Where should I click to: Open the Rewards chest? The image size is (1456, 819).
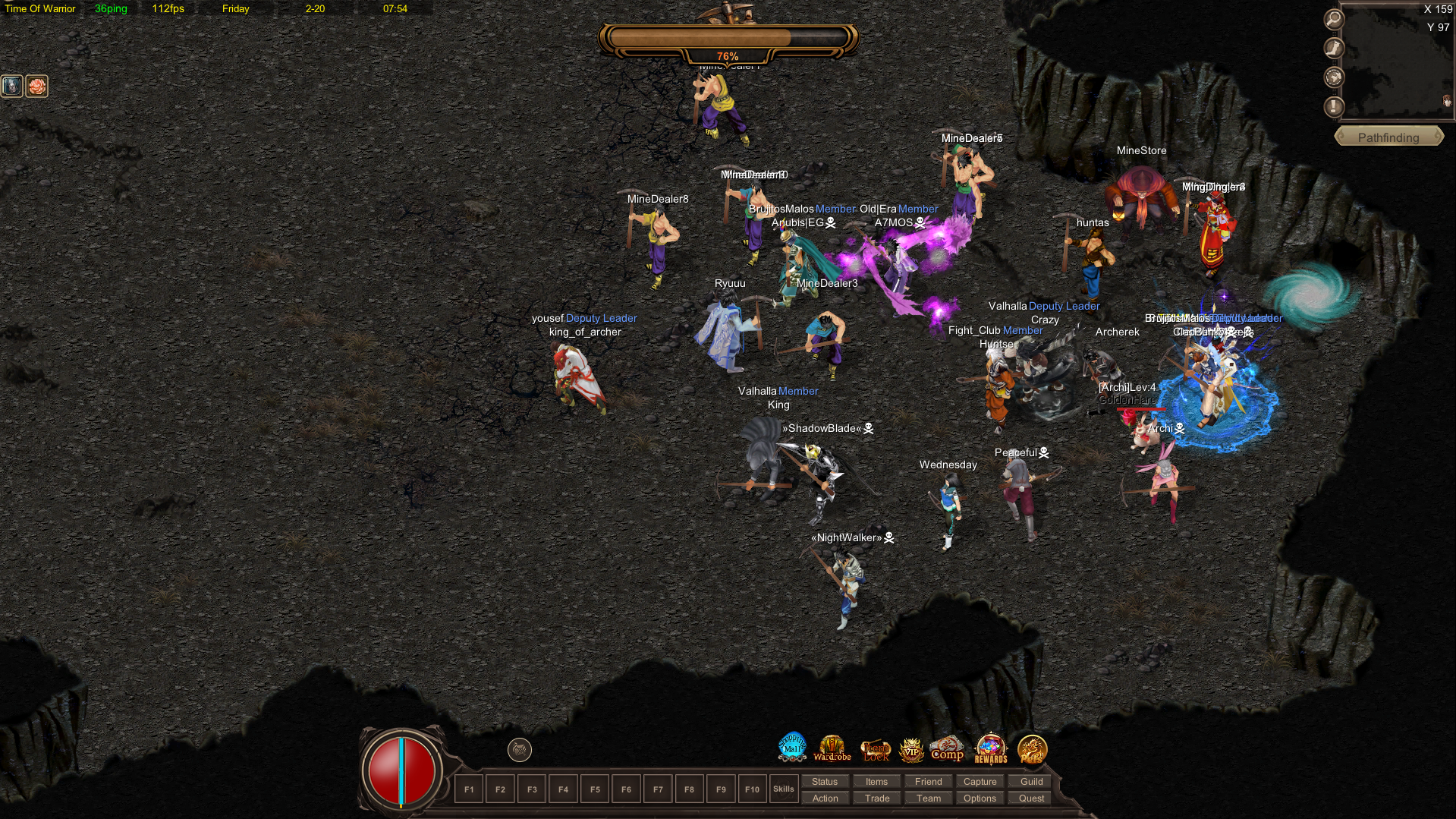[990, 748]
